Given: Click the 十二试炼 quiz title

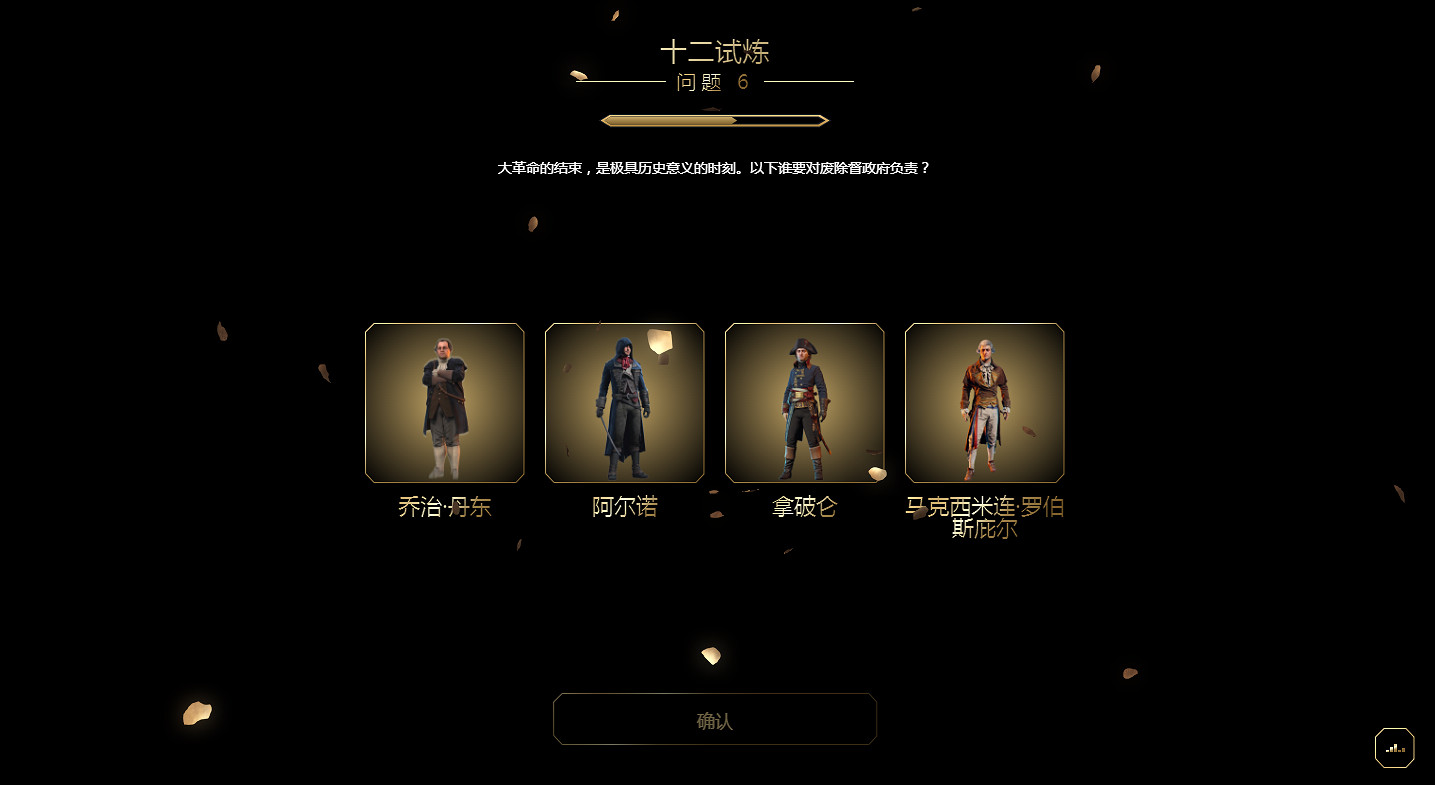Looking at the screenshot, I should [715, 52].
